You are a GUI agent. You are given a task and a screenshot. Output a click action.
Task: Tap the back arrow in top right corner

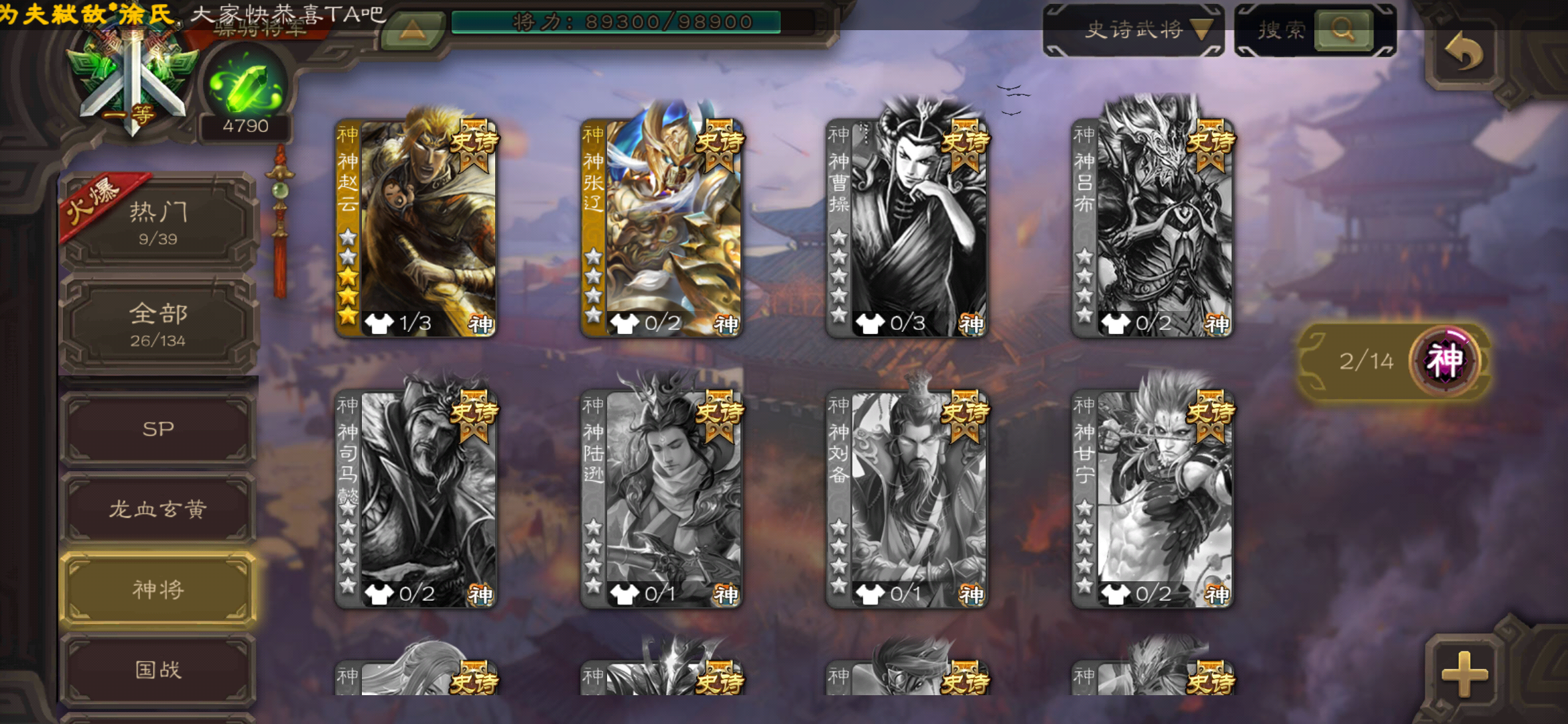click(x=1464, y=50)
